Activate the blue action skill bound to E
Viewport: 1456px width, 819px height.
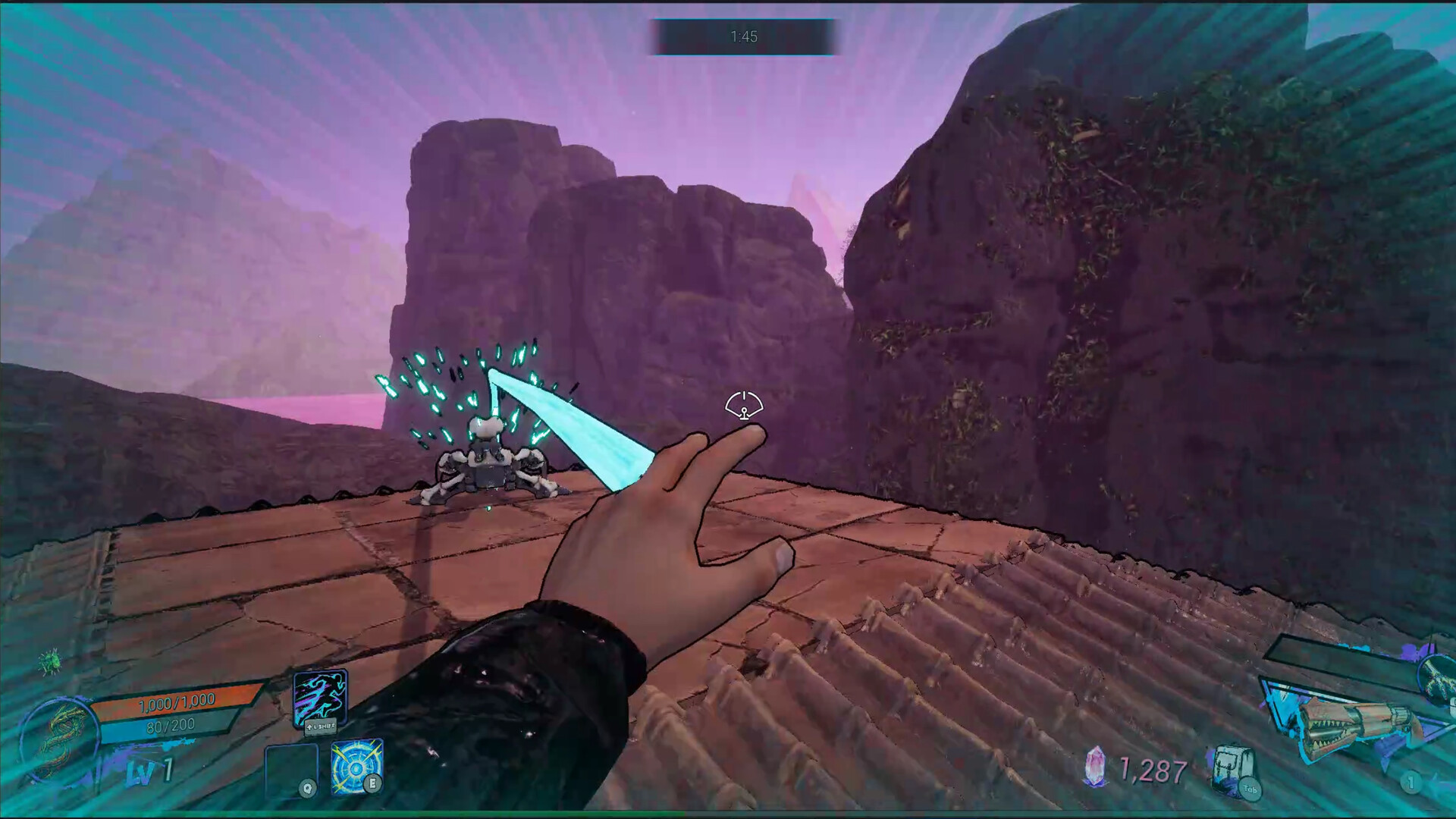click(356, 767)
